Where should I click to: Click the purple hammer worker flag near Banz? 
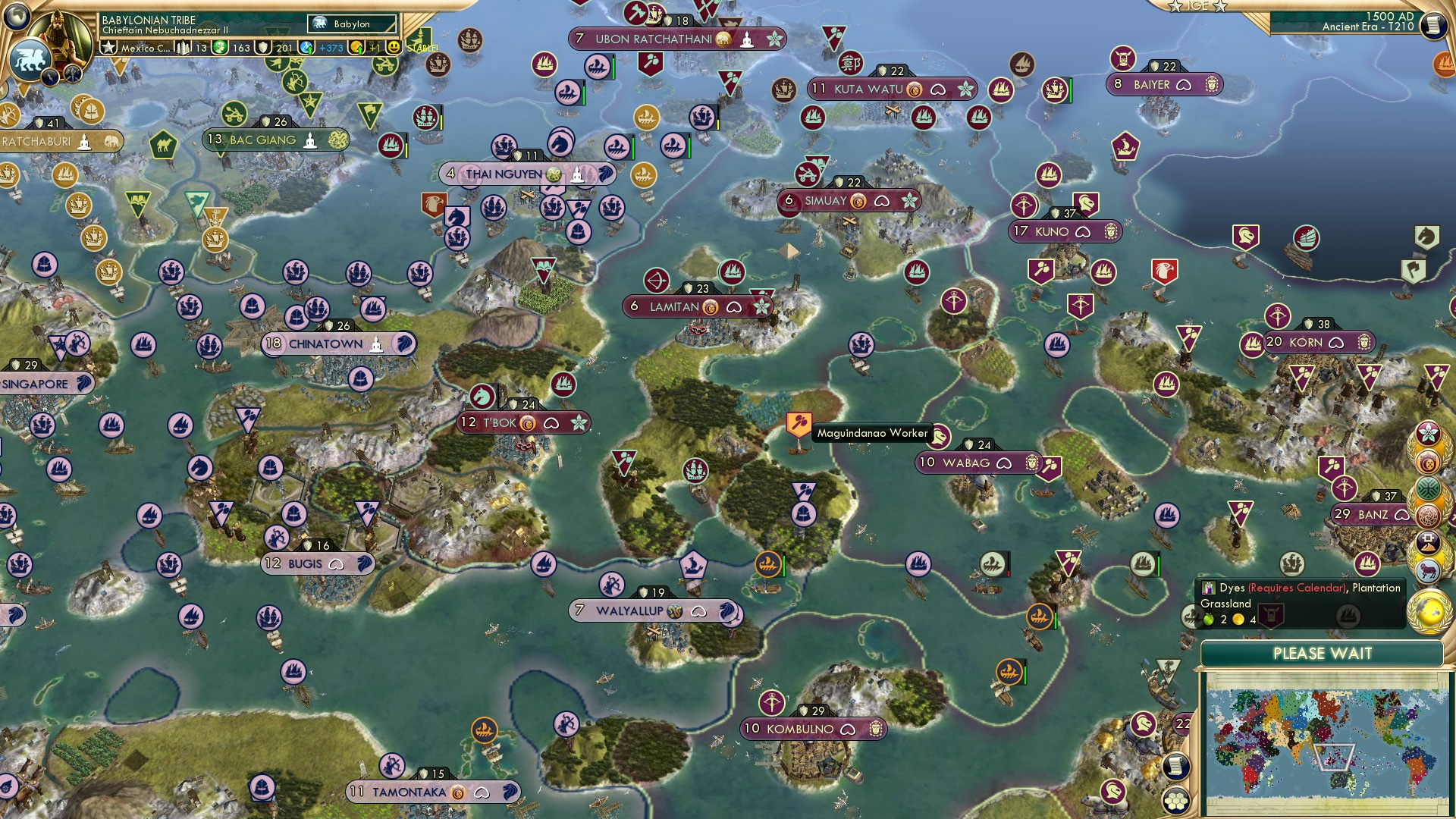[1332, 467]
